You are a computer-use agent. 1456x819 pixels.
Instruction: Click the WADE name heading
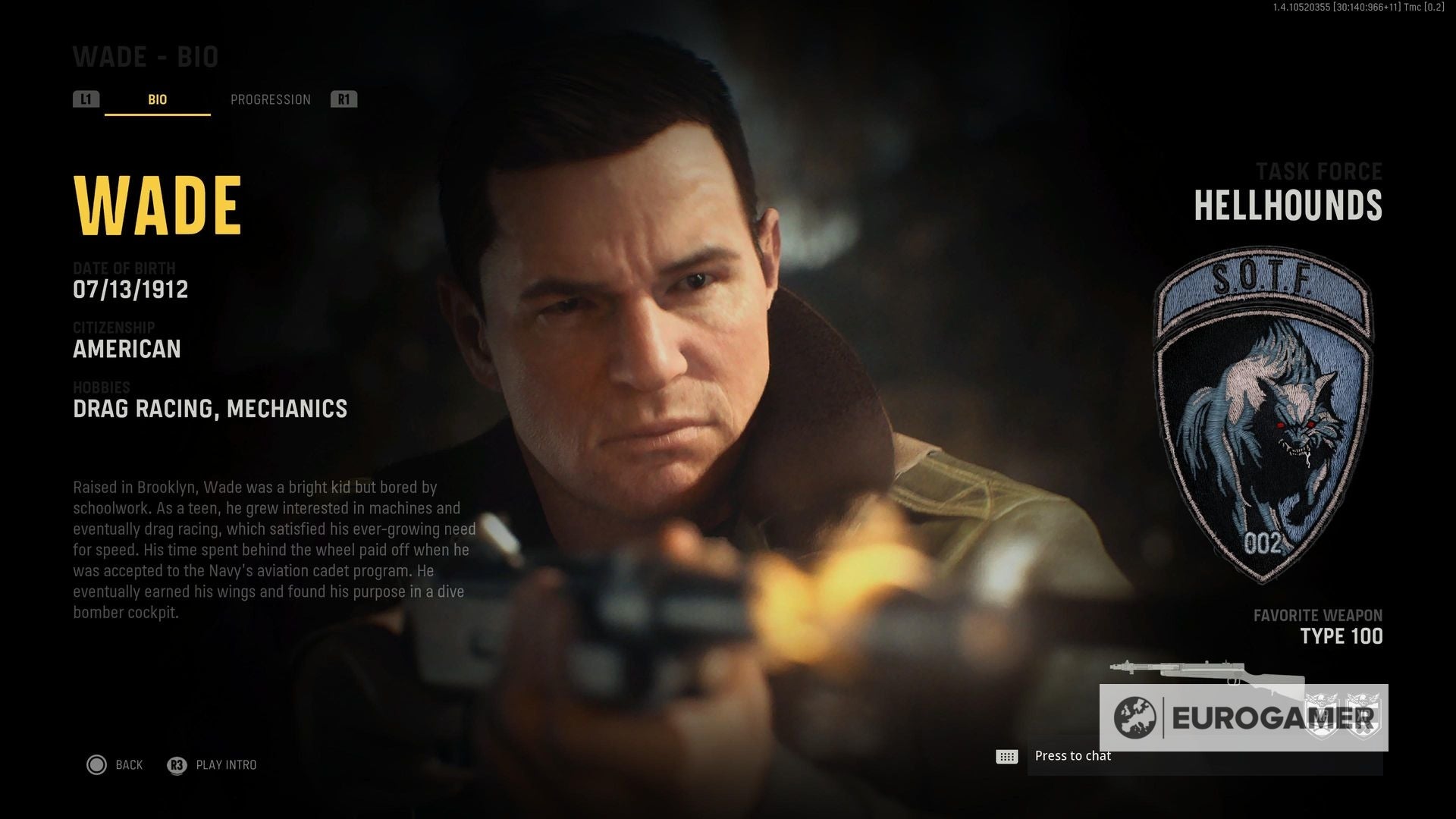coord(155,204)
